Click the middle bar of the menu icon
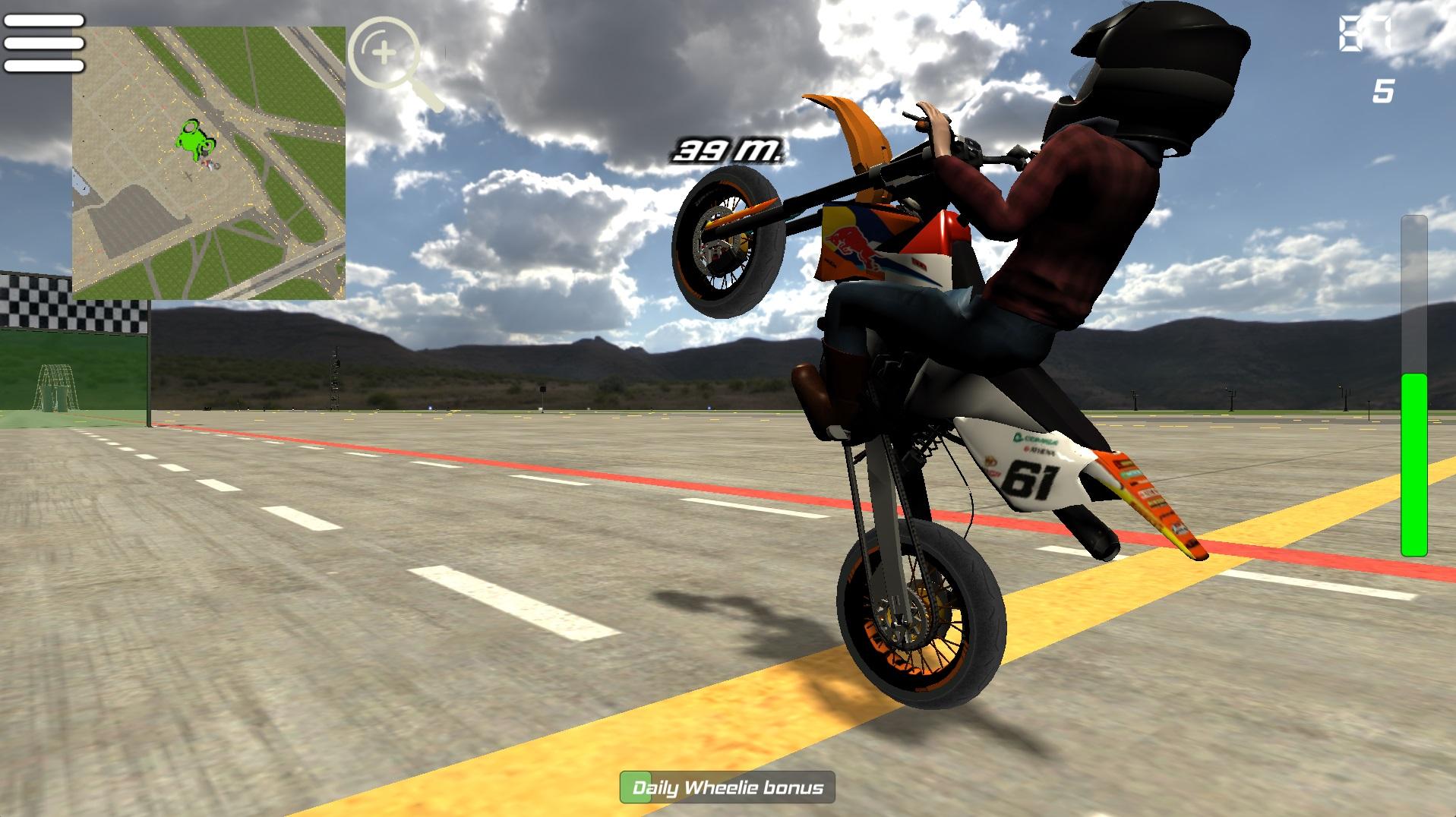The width and height of the screenshot is (1456, 817). [43, 44]
